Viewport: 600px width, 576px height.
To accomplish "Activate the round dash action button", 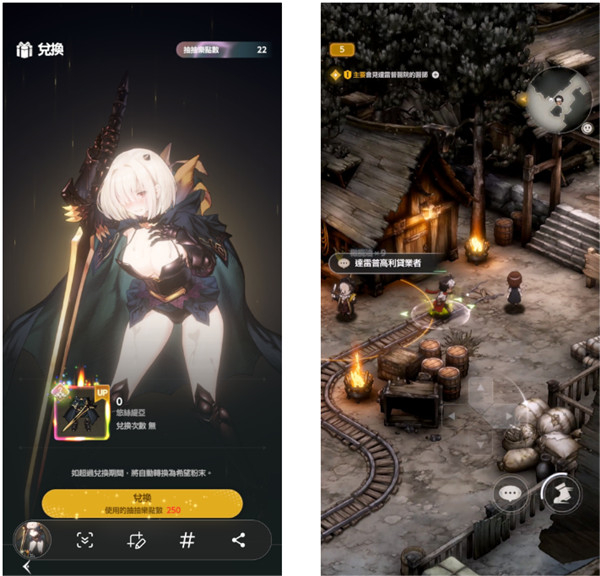I will pos(562,492).
